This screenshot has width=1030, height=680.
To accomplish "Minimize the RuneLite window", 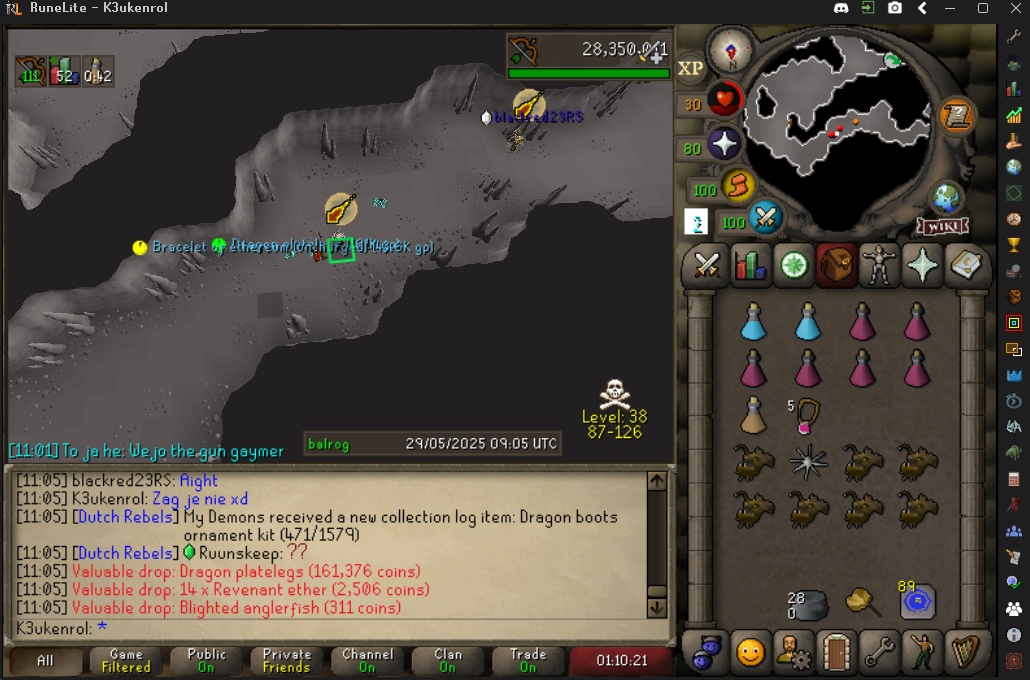I will click(952, 8).
